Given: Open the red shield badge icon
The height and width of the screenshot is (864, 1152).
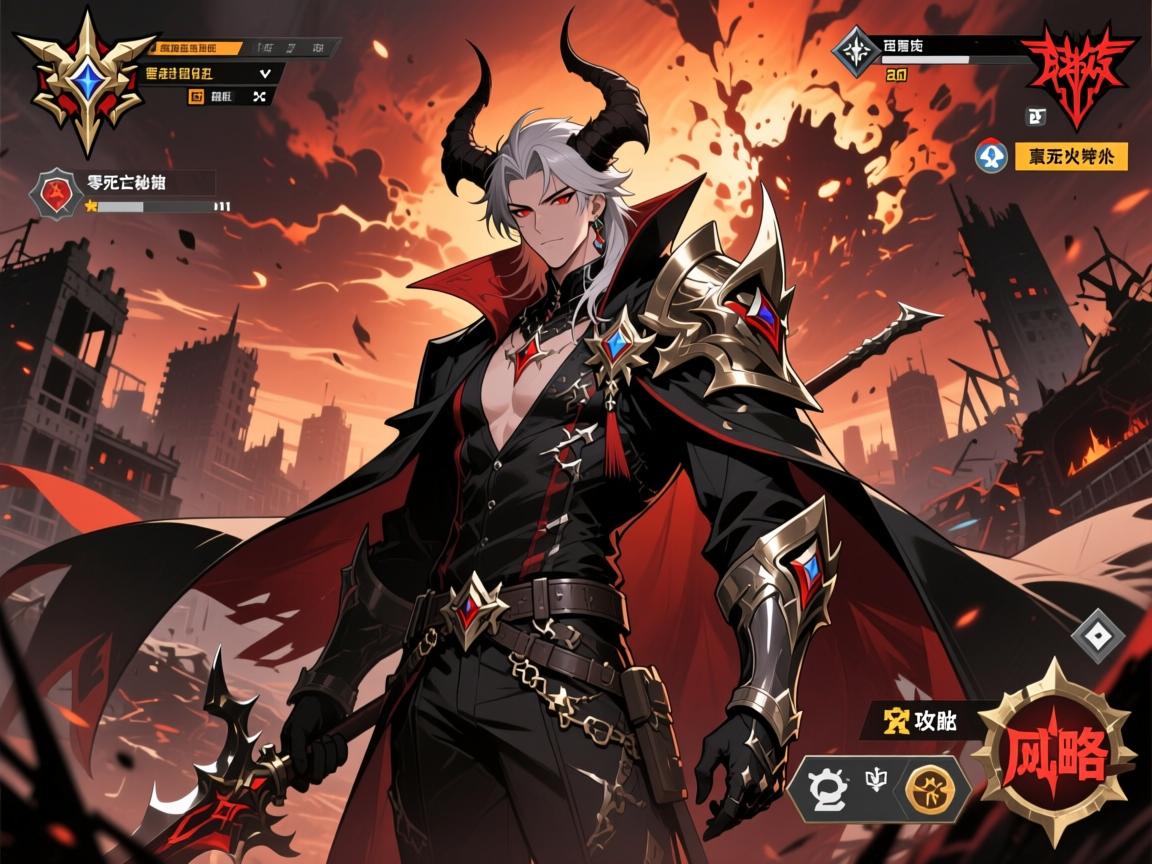Looking at the screenshot, I should click(x=57, y=193).
